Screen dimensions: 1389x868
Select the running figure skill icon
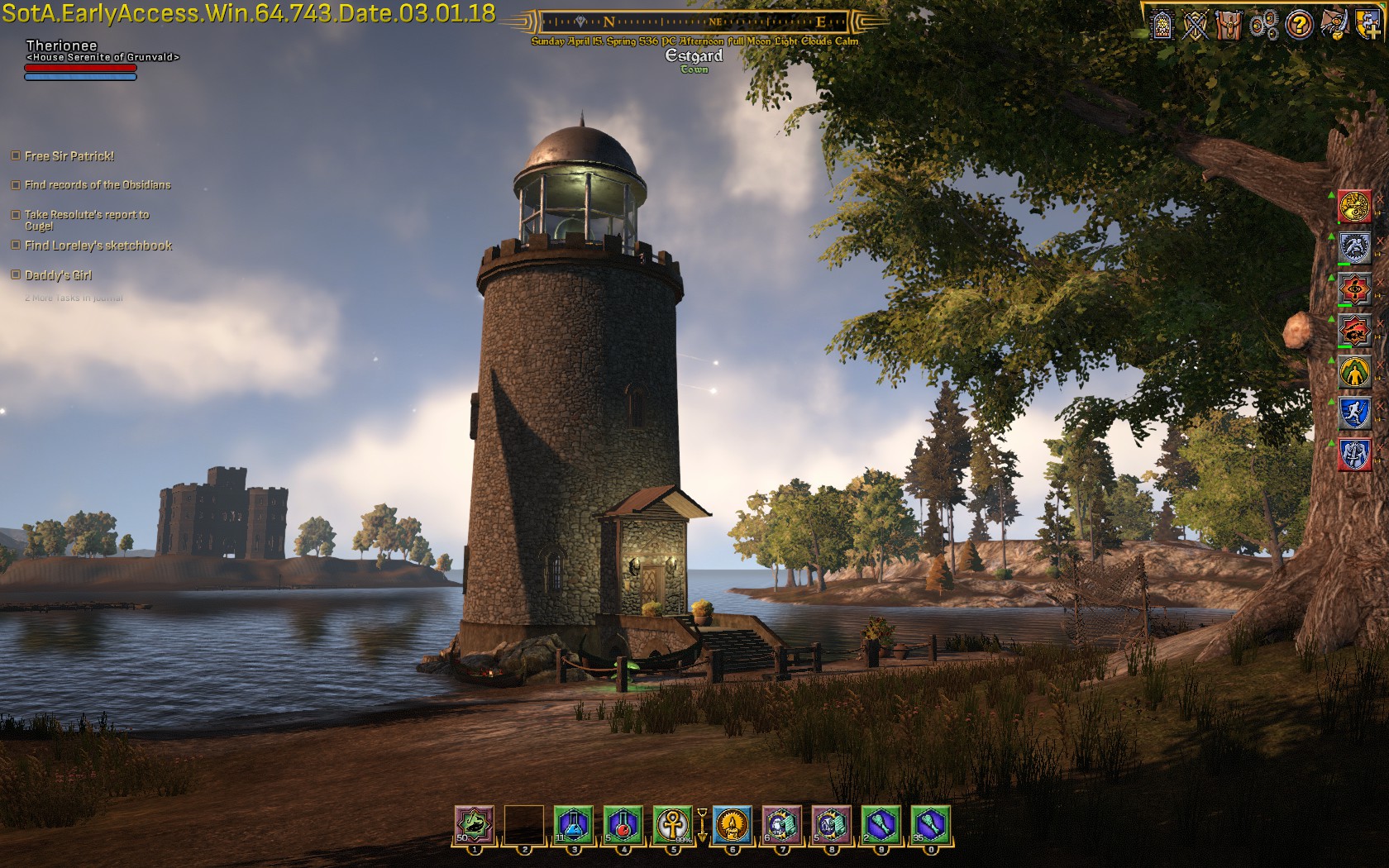point(1355,413)
